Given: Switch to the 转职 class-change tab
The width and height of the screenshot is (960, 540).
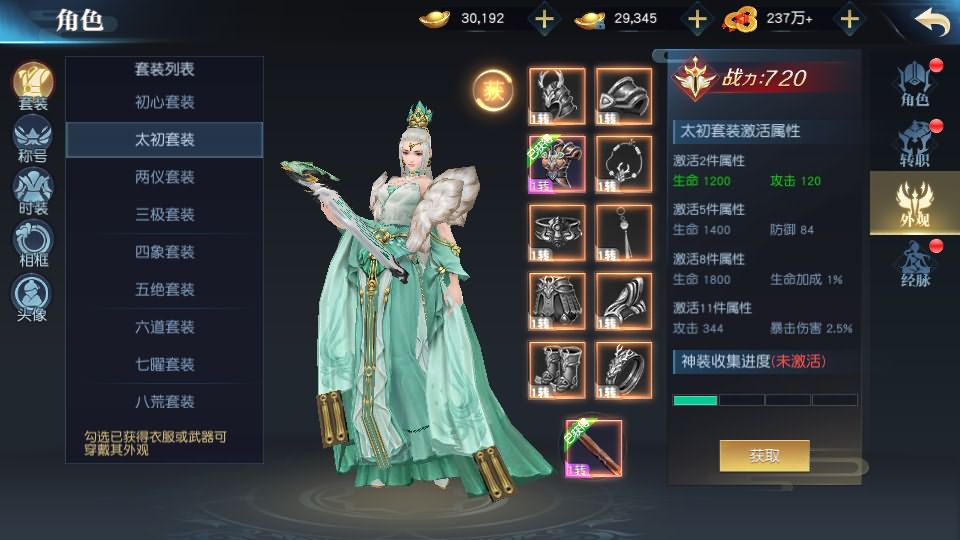Looking at the screenshot, I should pyautogui.click(x=915, y=143).
